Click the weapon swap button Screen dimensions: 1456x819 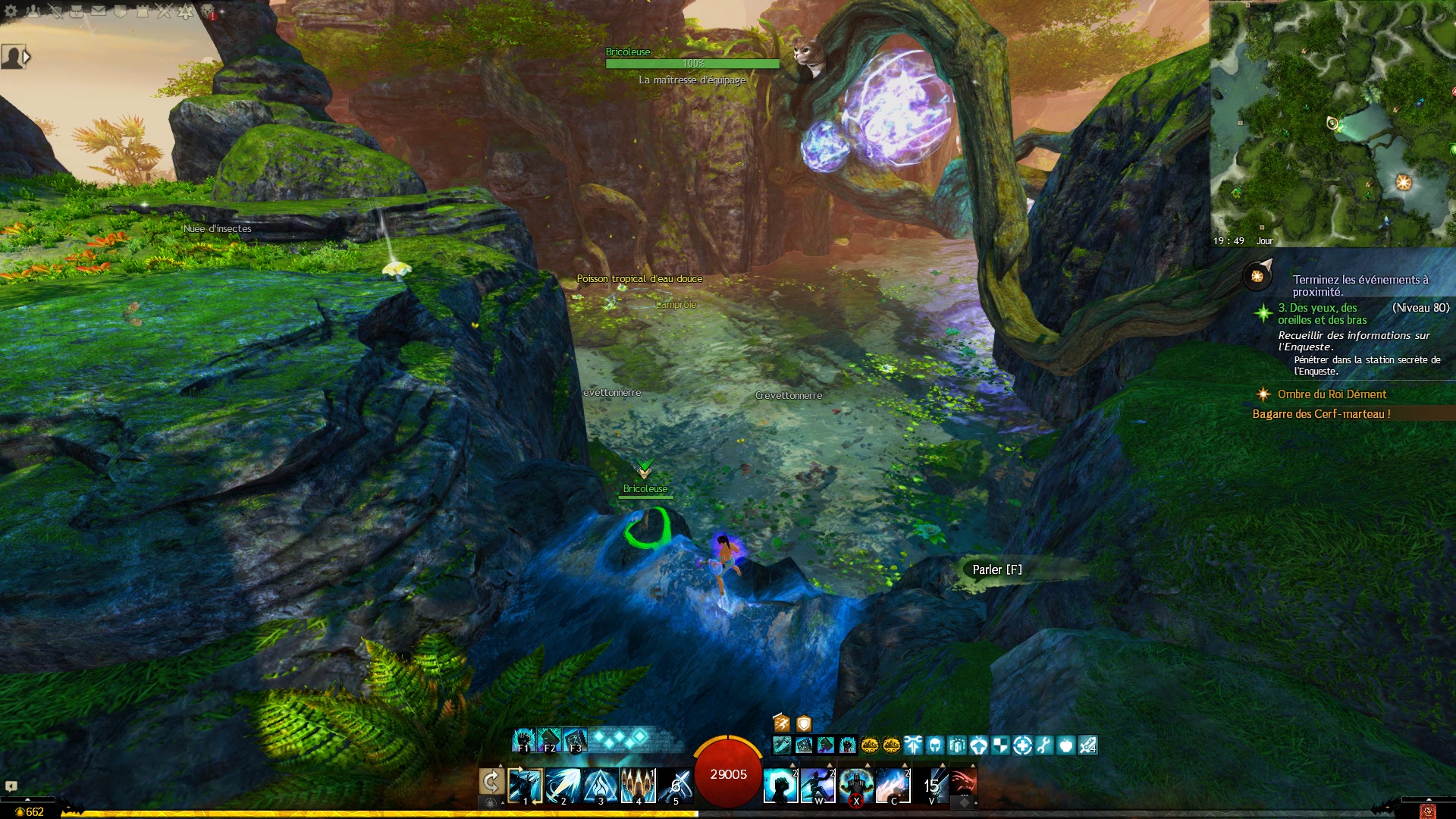pyautogui.click(x=491, y=782)
